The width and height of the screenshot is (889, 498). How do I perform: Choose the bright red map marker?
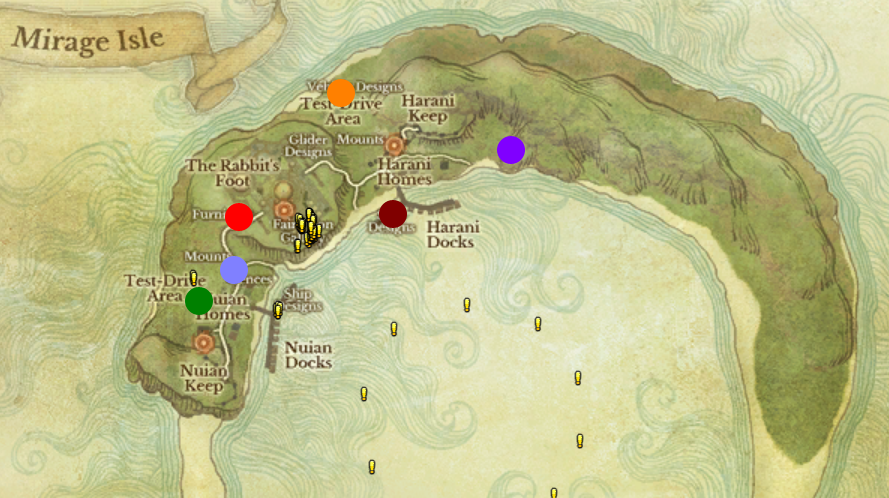click(x=239, y=216)
